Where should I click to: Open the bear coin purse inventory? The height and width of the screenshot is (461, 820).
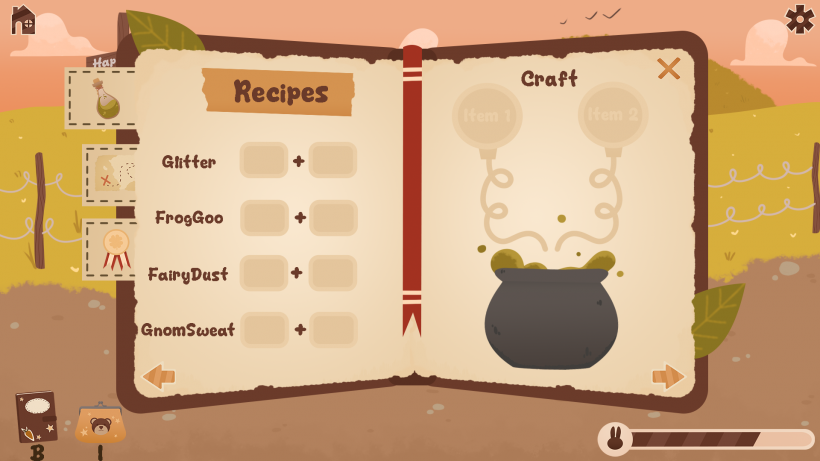[100, 425]
